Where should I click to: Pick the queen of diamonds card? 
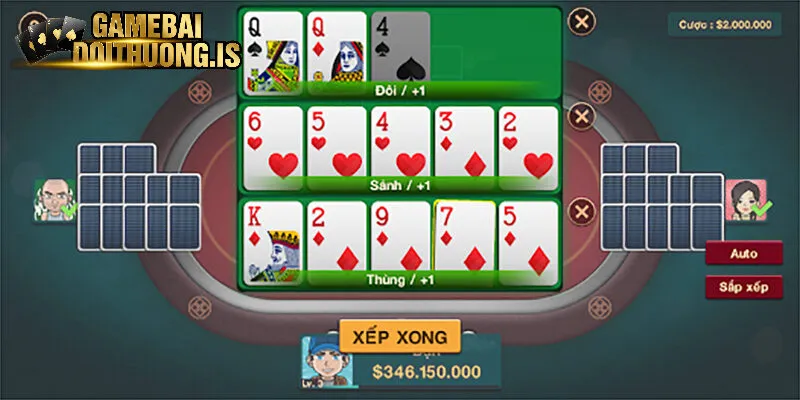[x=336, y=48]
